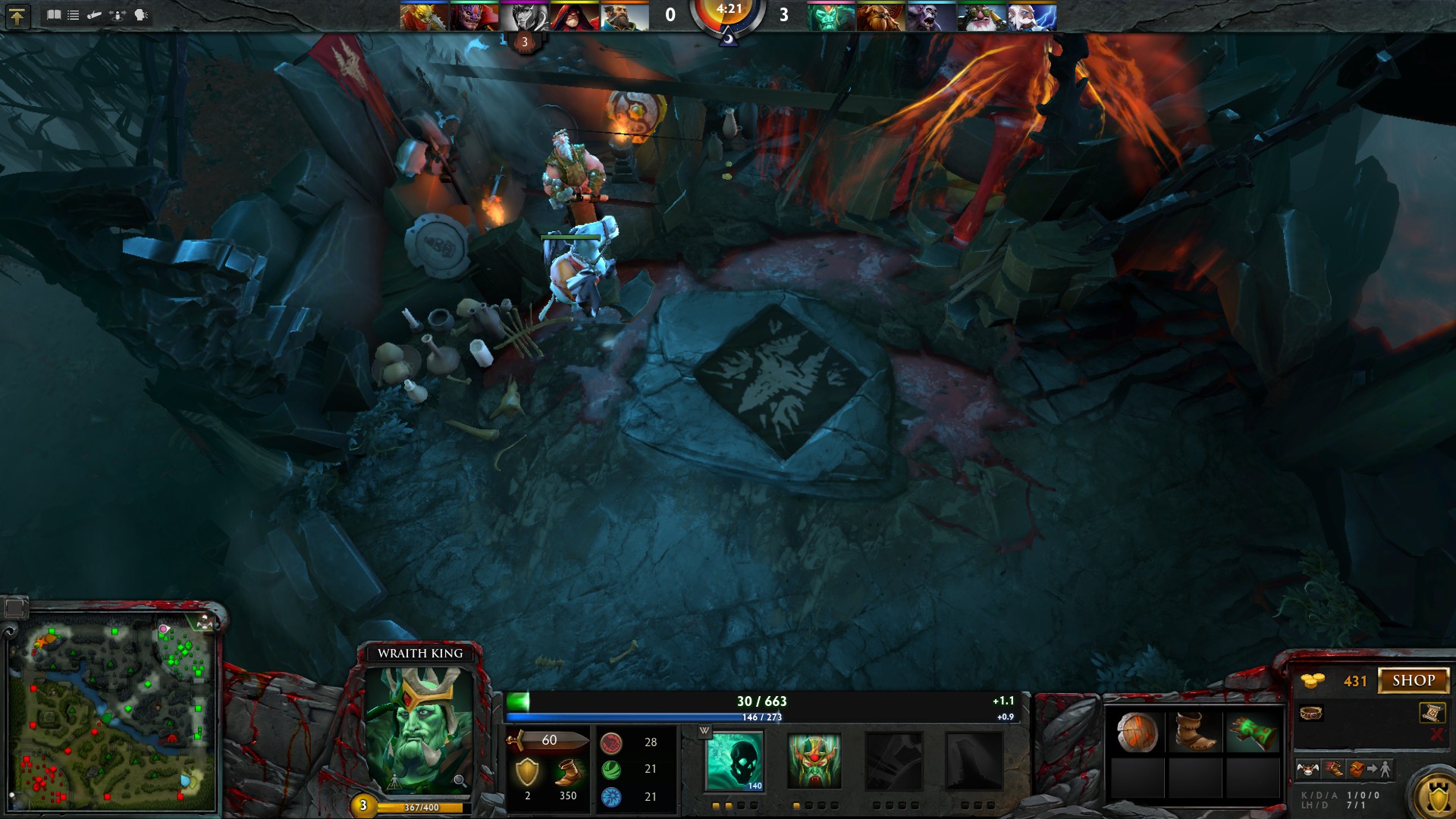Select the Boots of Speed inventory slot
This screenshot has height=819, width=1456.
1194,733
